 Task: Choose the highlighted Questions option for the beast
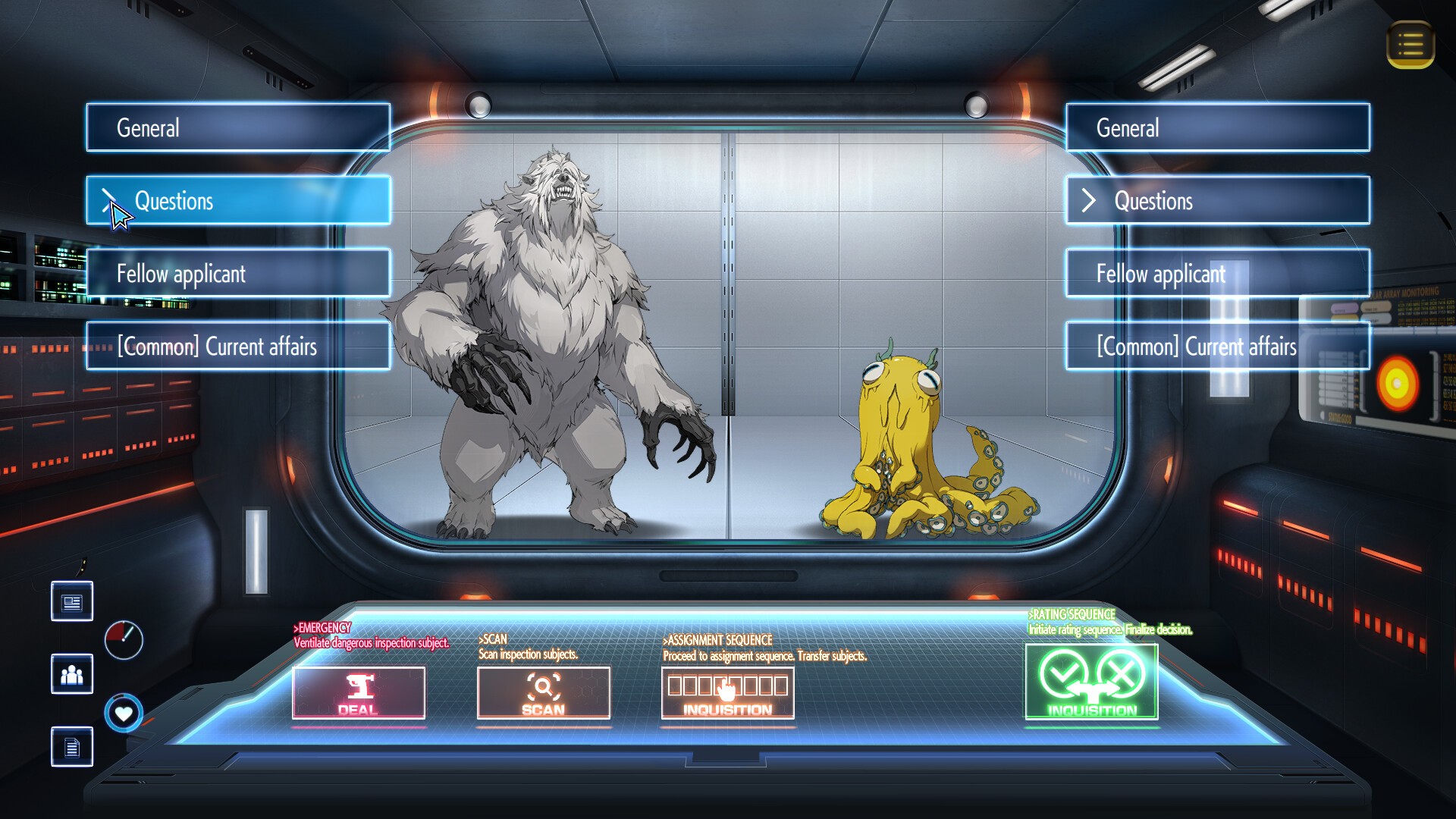(238, 200)
